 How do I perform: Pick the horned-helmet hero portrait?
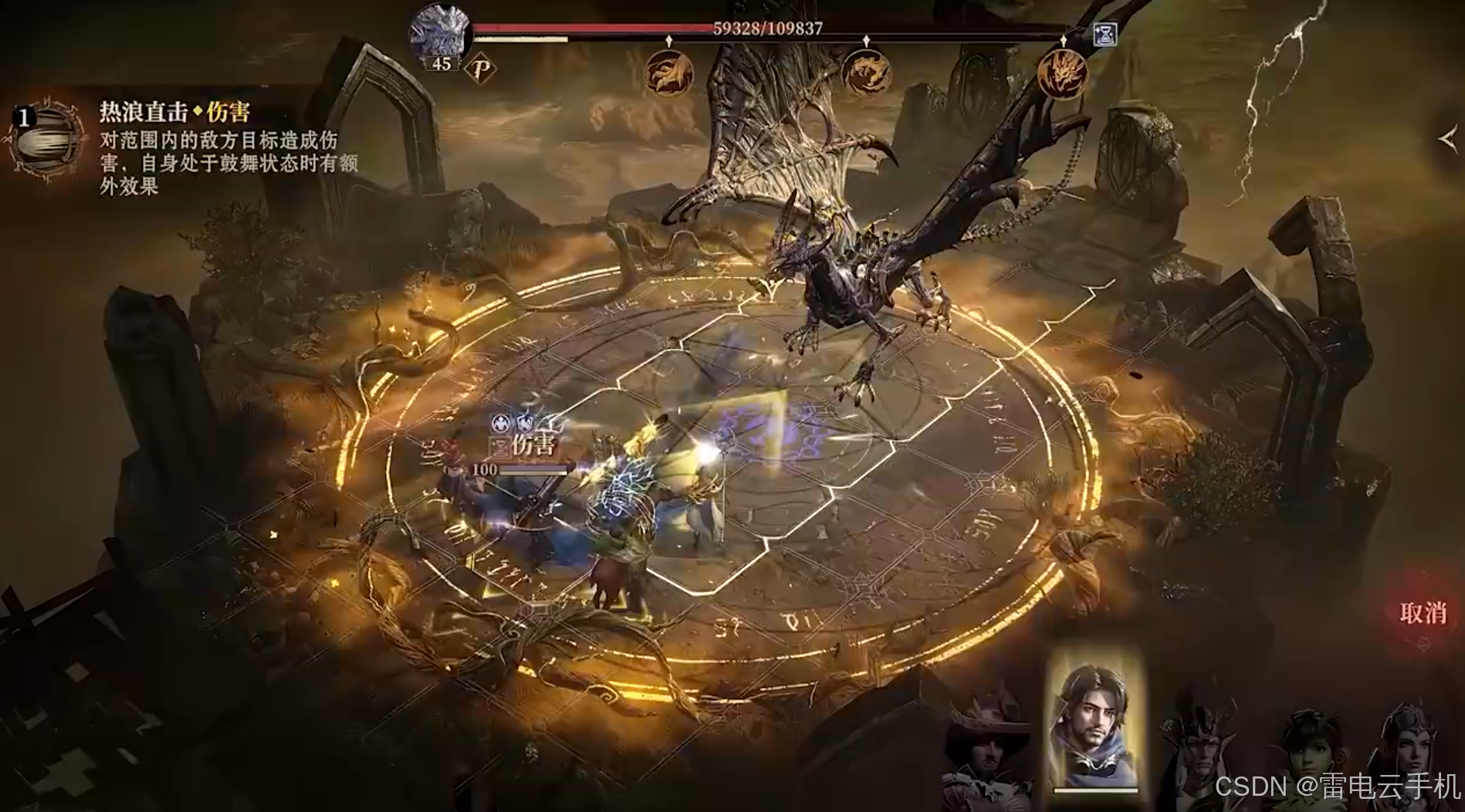click(x=1199, y=753)
